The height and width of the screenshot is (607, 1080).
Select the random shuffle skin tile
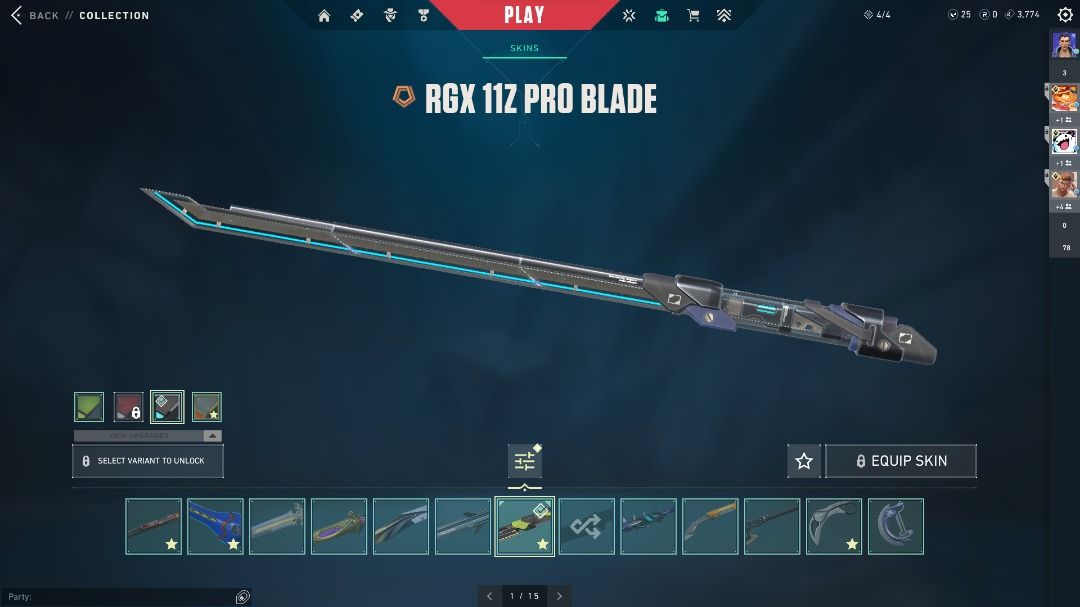[586, 526]
